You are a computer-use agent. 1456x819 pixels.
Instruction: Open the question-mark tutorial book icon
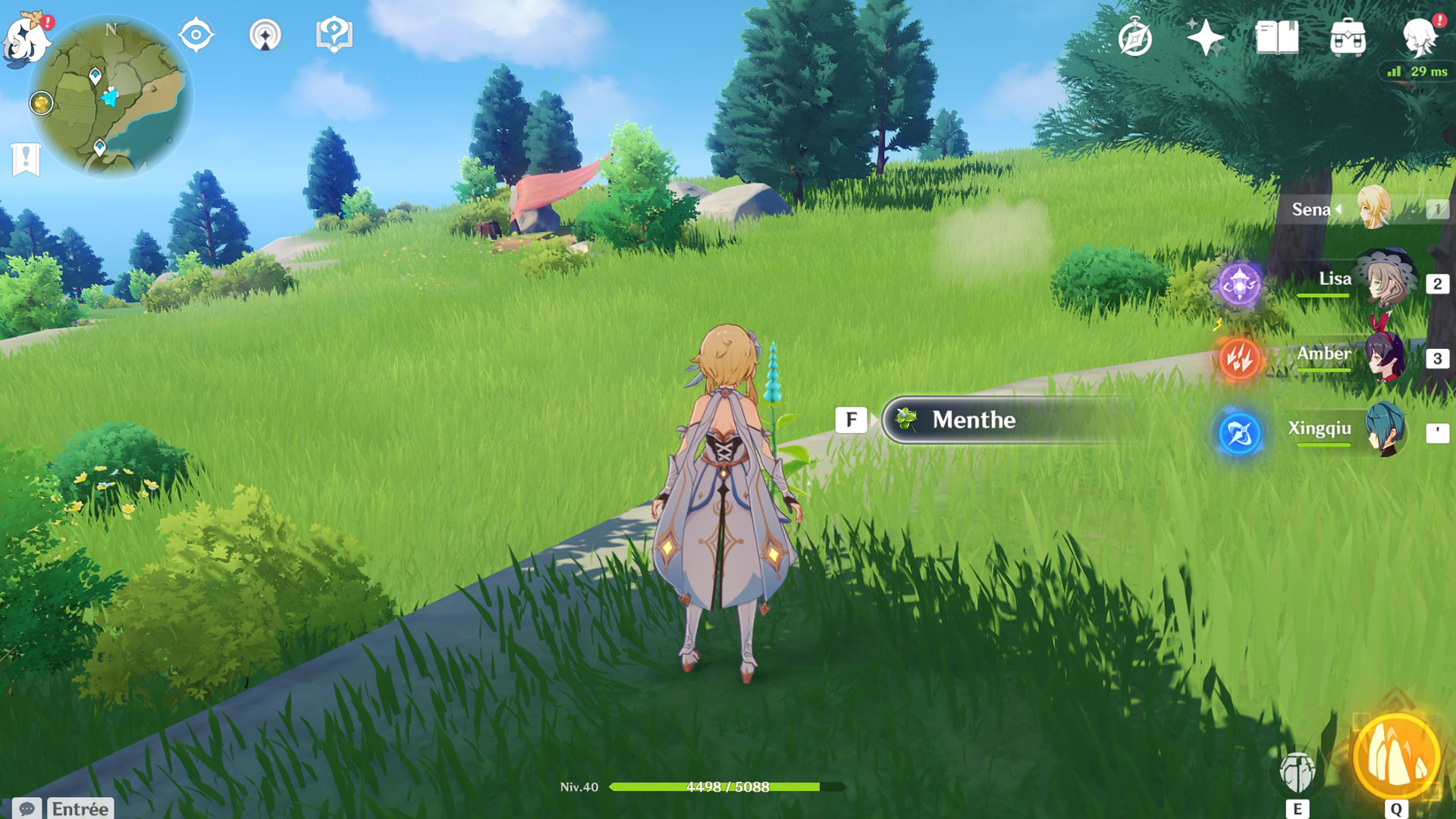(x=334, y=35)
